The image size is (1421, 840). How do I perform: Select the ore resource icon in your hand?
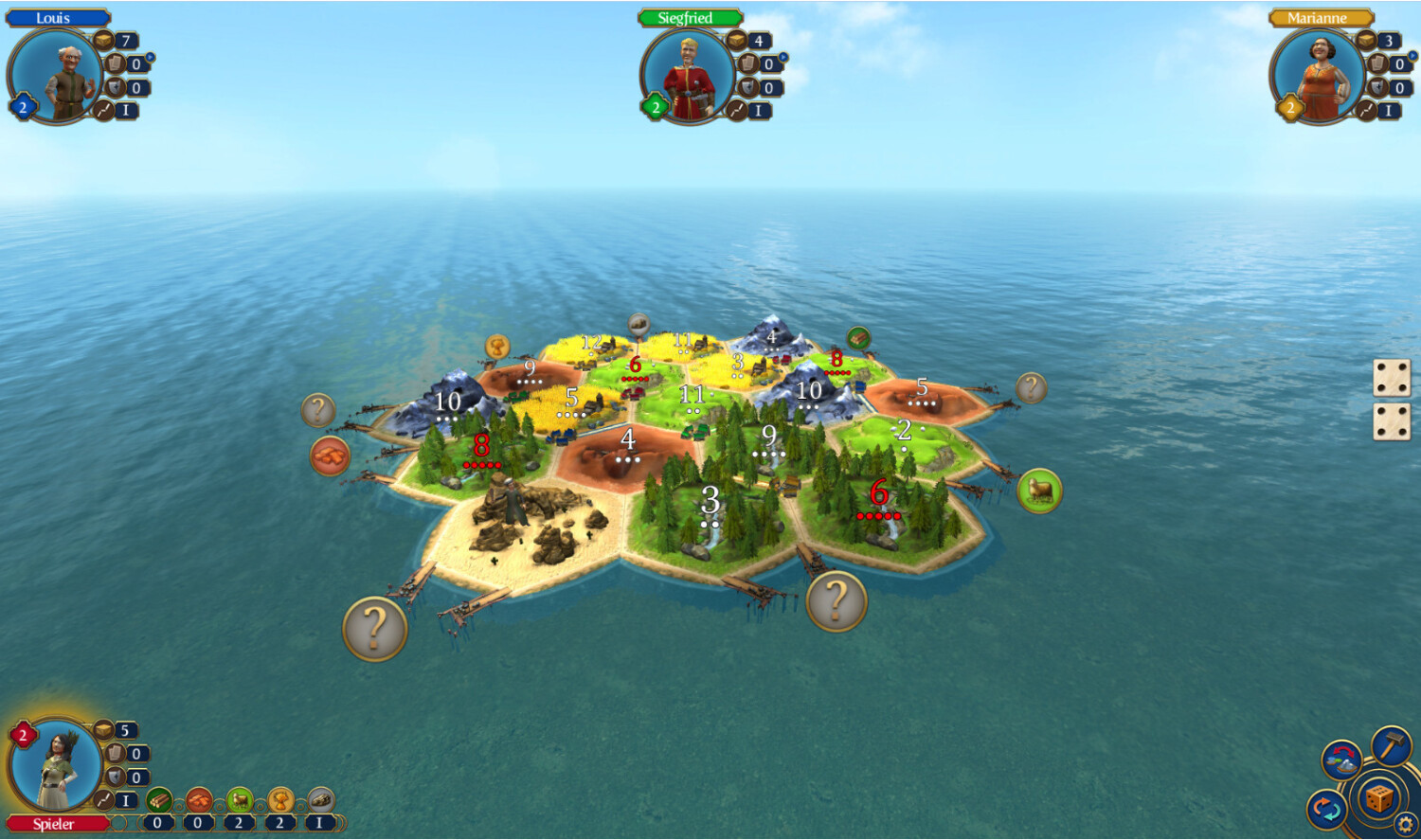point(321,801)
